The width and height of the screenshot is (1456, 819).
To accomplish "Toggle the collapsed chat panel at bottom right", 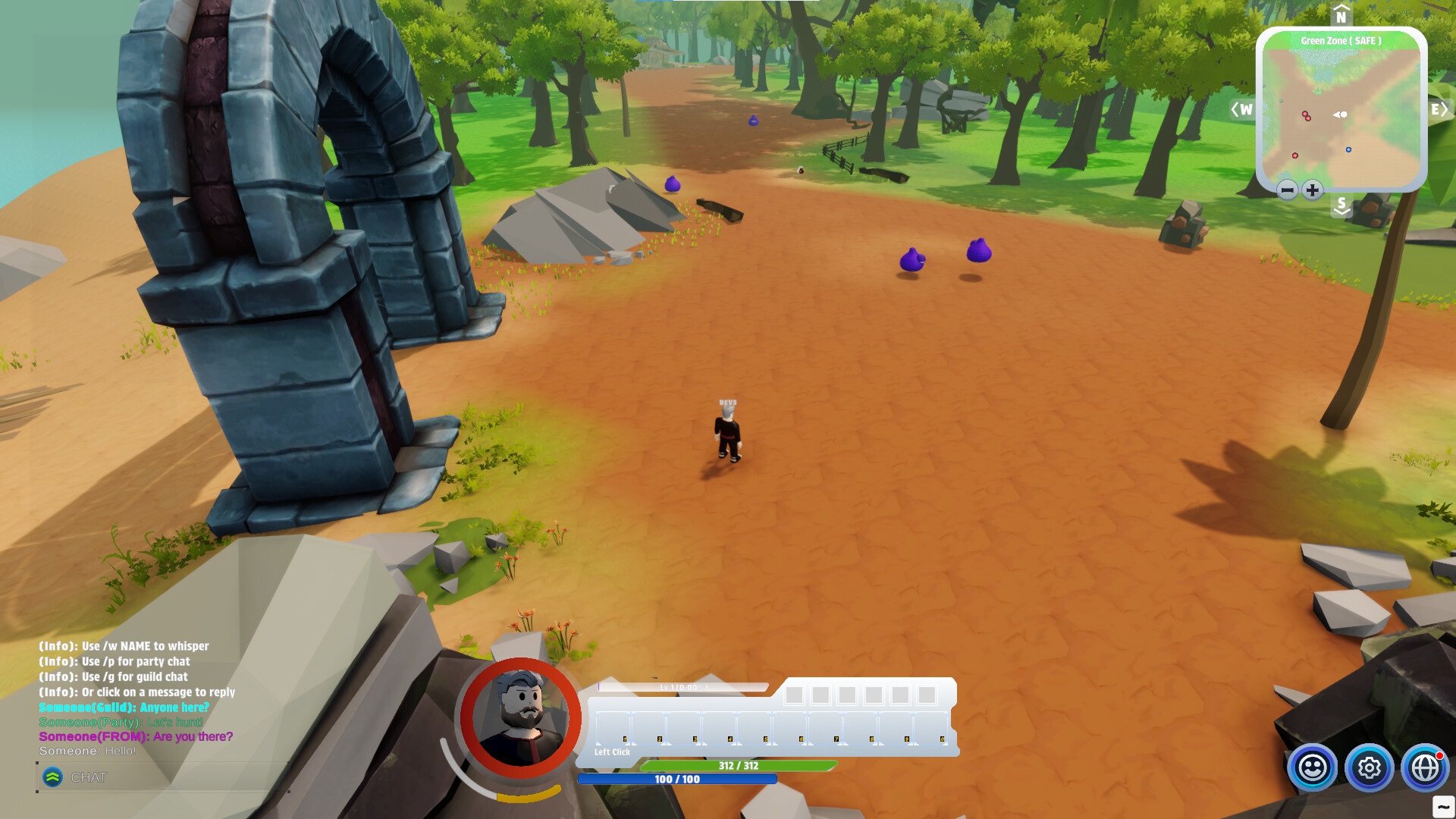I will click(x=1443, y=806).
